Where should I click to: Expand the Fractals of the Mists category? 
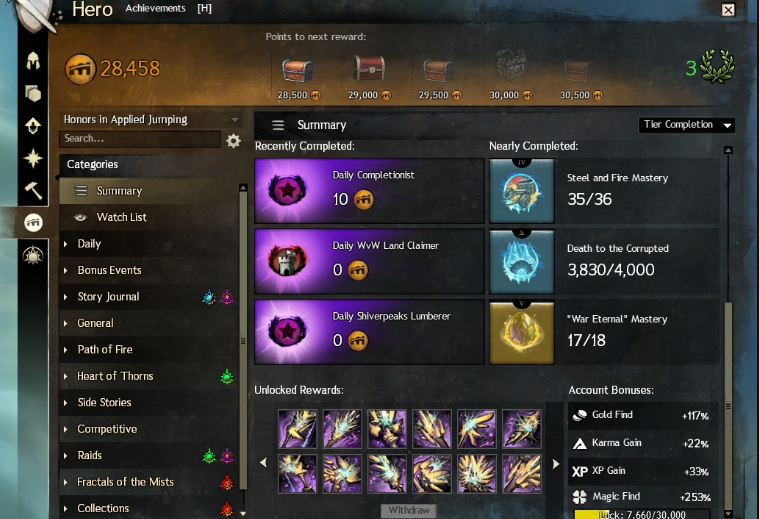[x=125, y=482]
